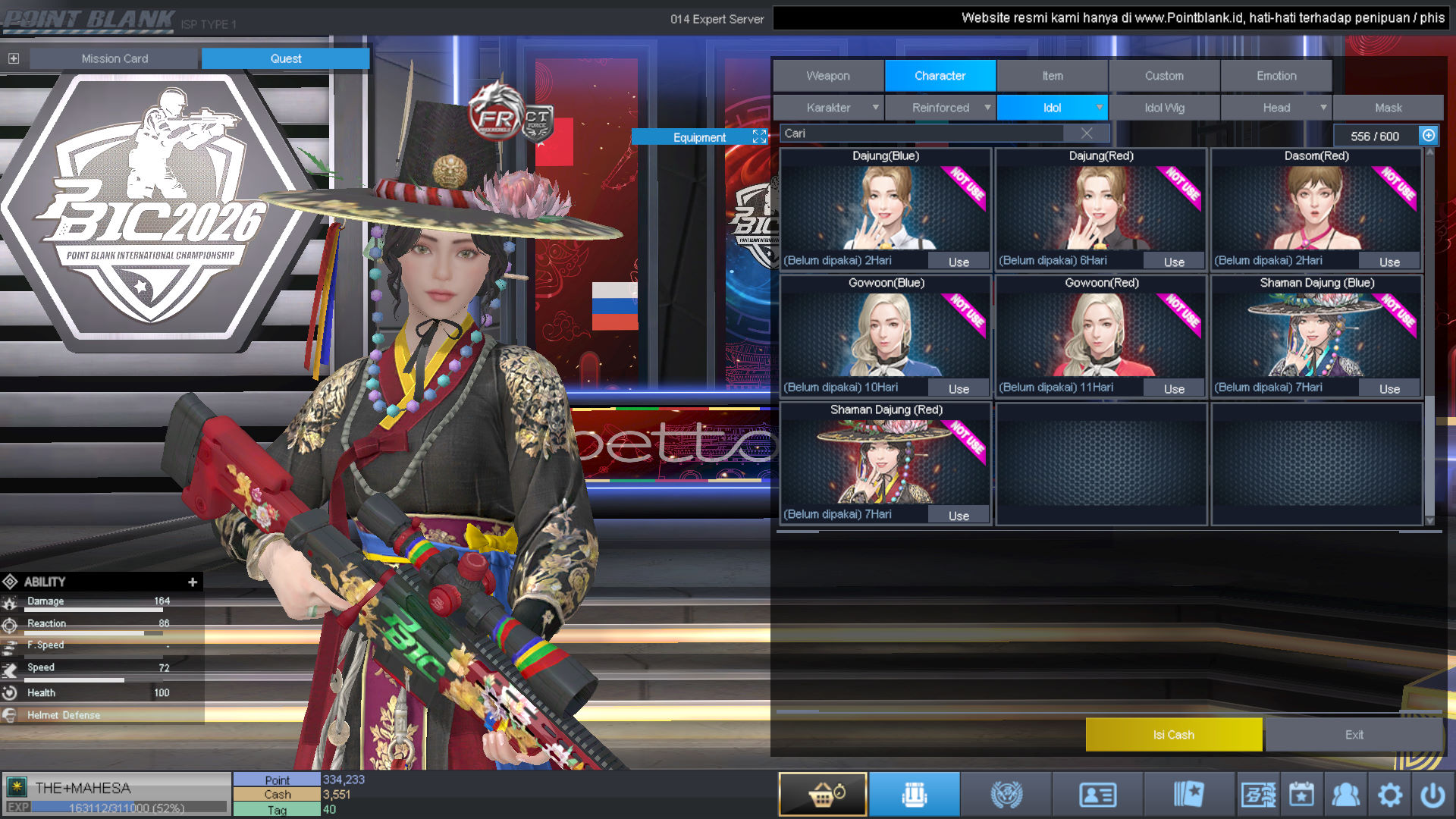Top up with Isi Cash button
Image resolution: width=1456 pixels, height=819 pixels.
pos(1173,735)
